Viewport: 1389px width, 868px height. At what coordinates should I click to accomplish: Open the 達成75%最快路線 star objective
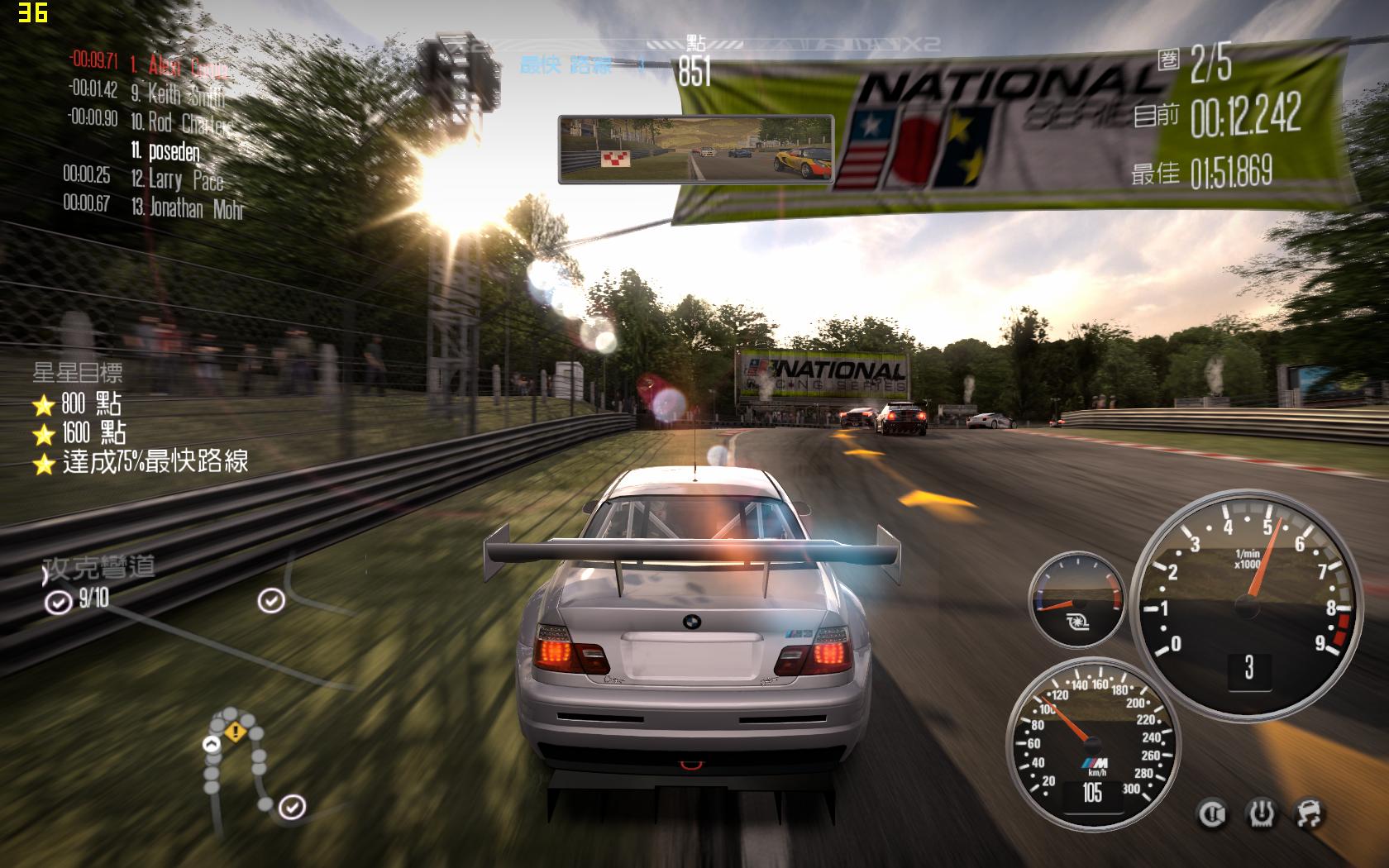pos(142,462)
